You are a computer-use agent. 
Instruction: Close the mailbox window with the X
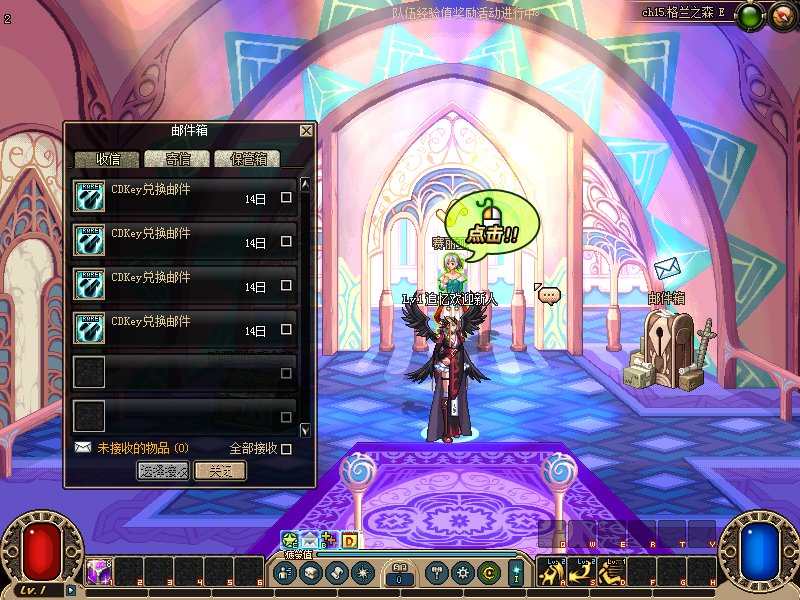[306, 131]
